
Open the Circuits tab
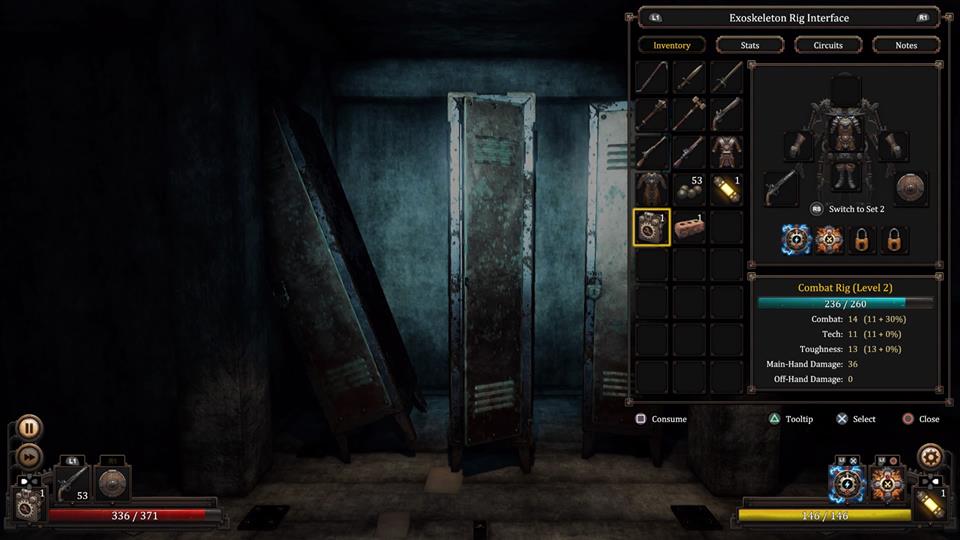(828, 45)
